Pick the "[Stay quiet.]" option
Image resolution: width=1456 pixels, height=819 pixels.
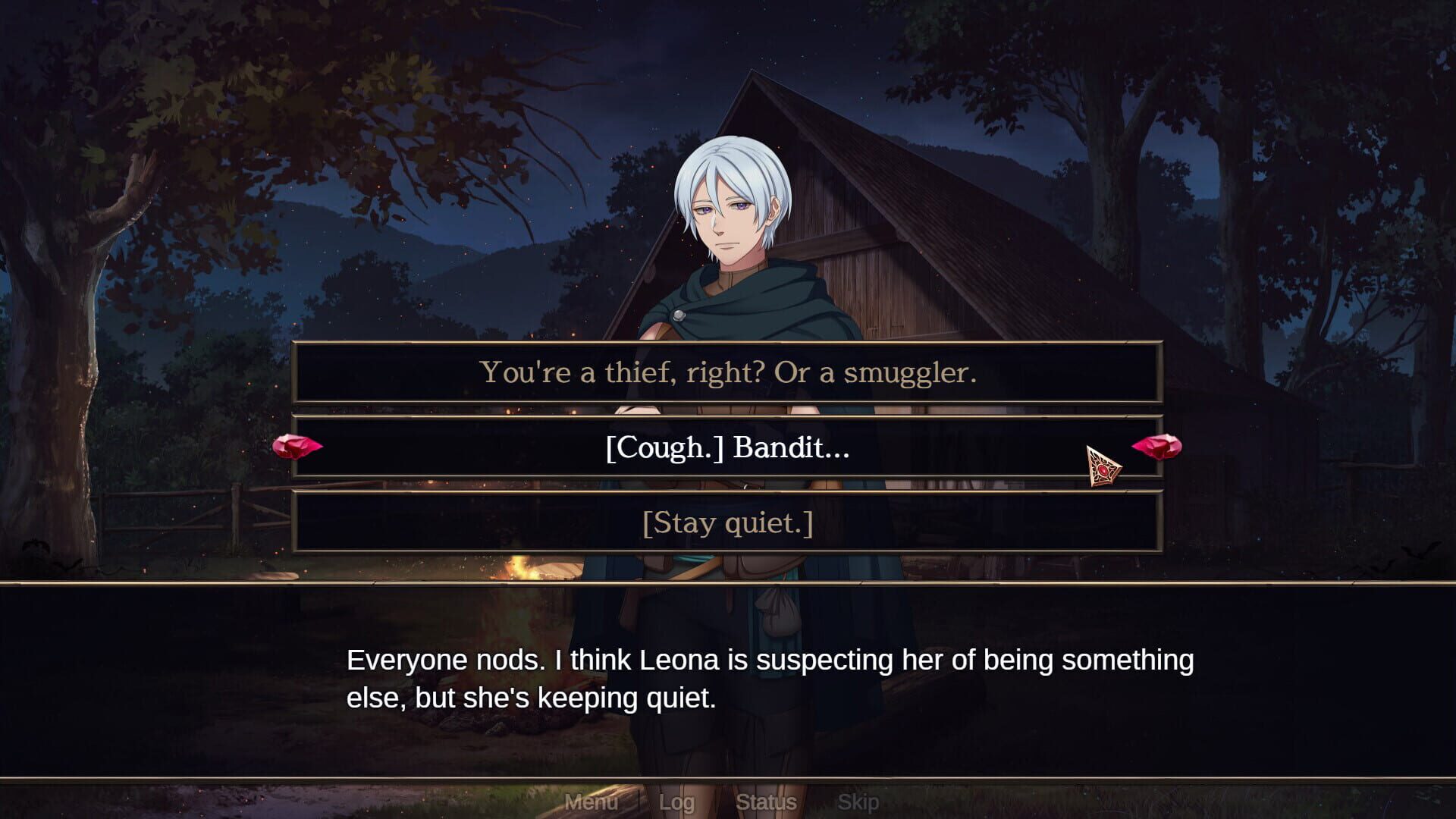[728, 522]
